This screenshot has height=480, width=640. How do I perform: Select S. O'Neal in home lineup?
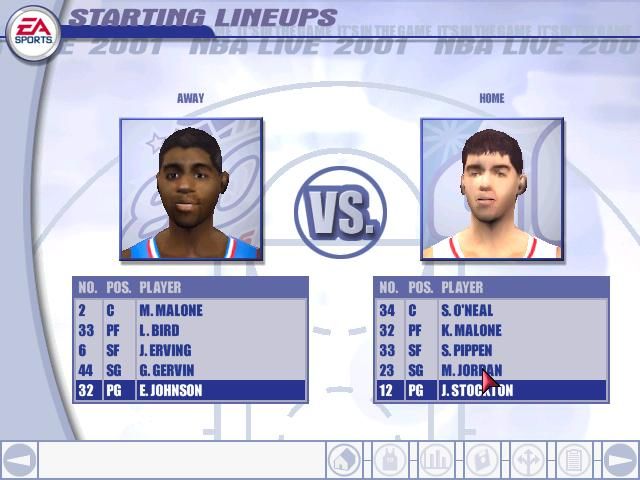tap(491, 310)
